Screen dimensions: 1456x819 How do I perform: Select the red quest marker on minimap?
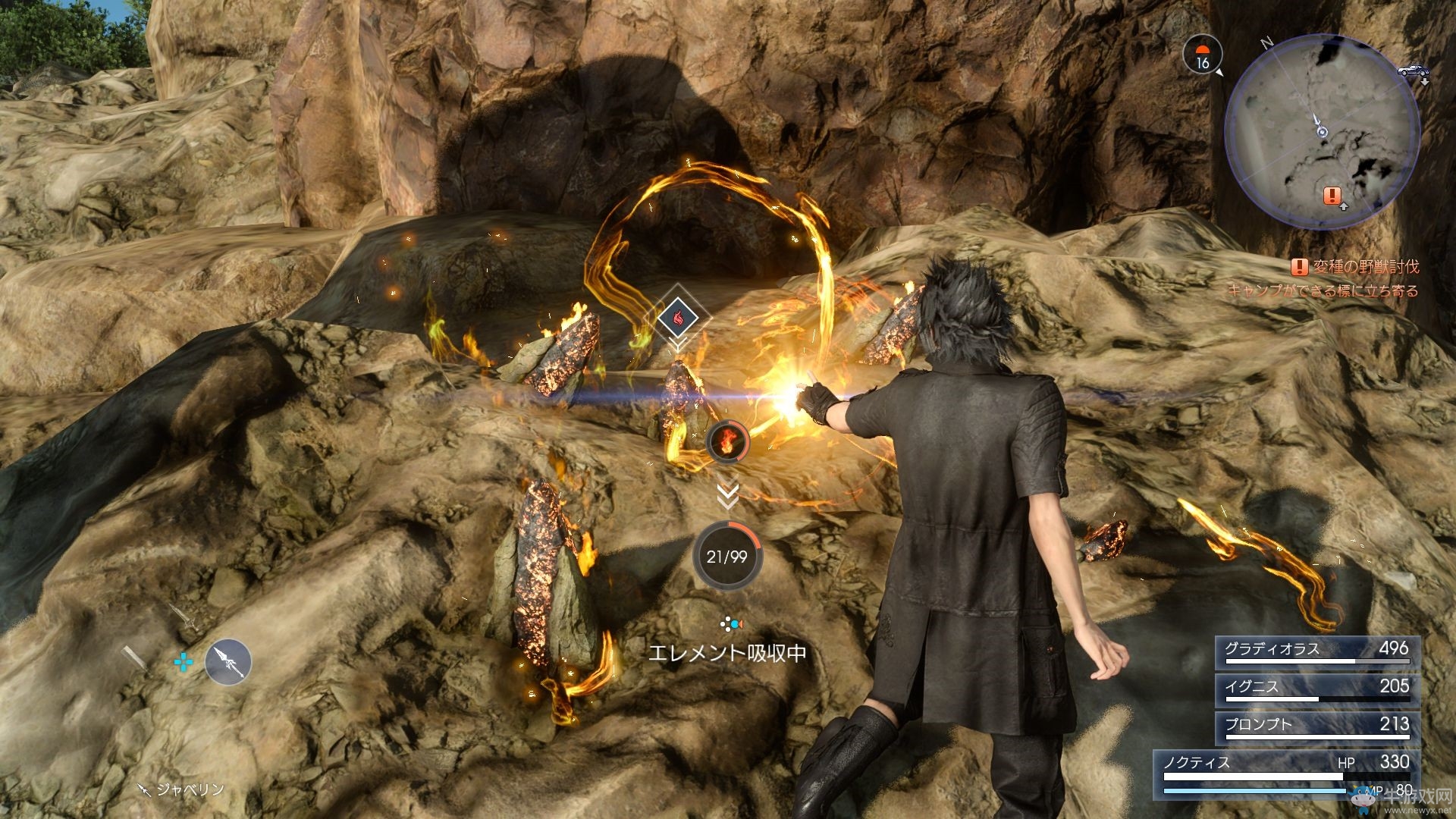[x=1331, y=196]
